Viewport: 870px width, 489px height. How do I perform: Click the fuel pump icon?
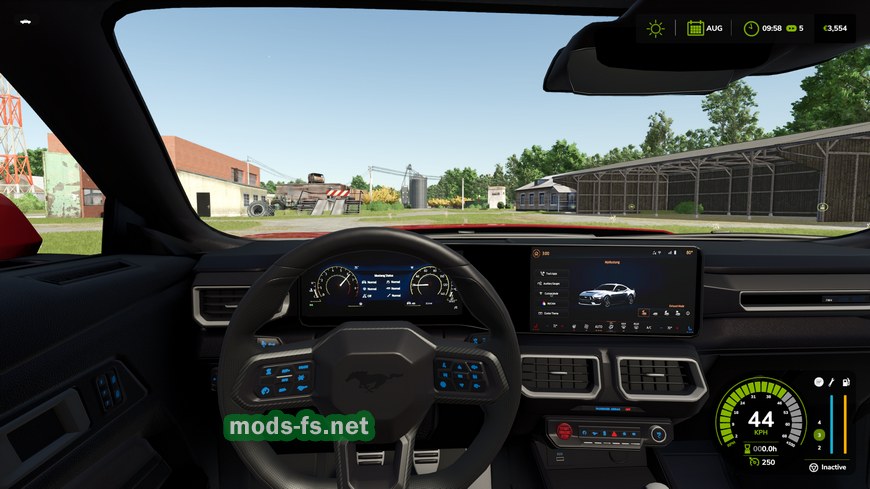pyautogui.click(x=845, y=382)
